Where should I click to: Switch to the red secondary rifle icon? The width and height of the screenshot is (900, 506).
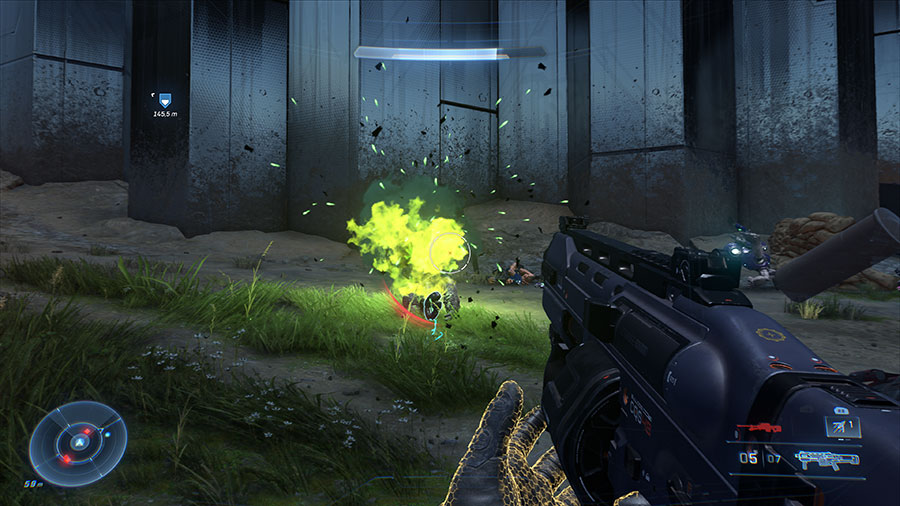pyautogui.click(x=758, y=428)
